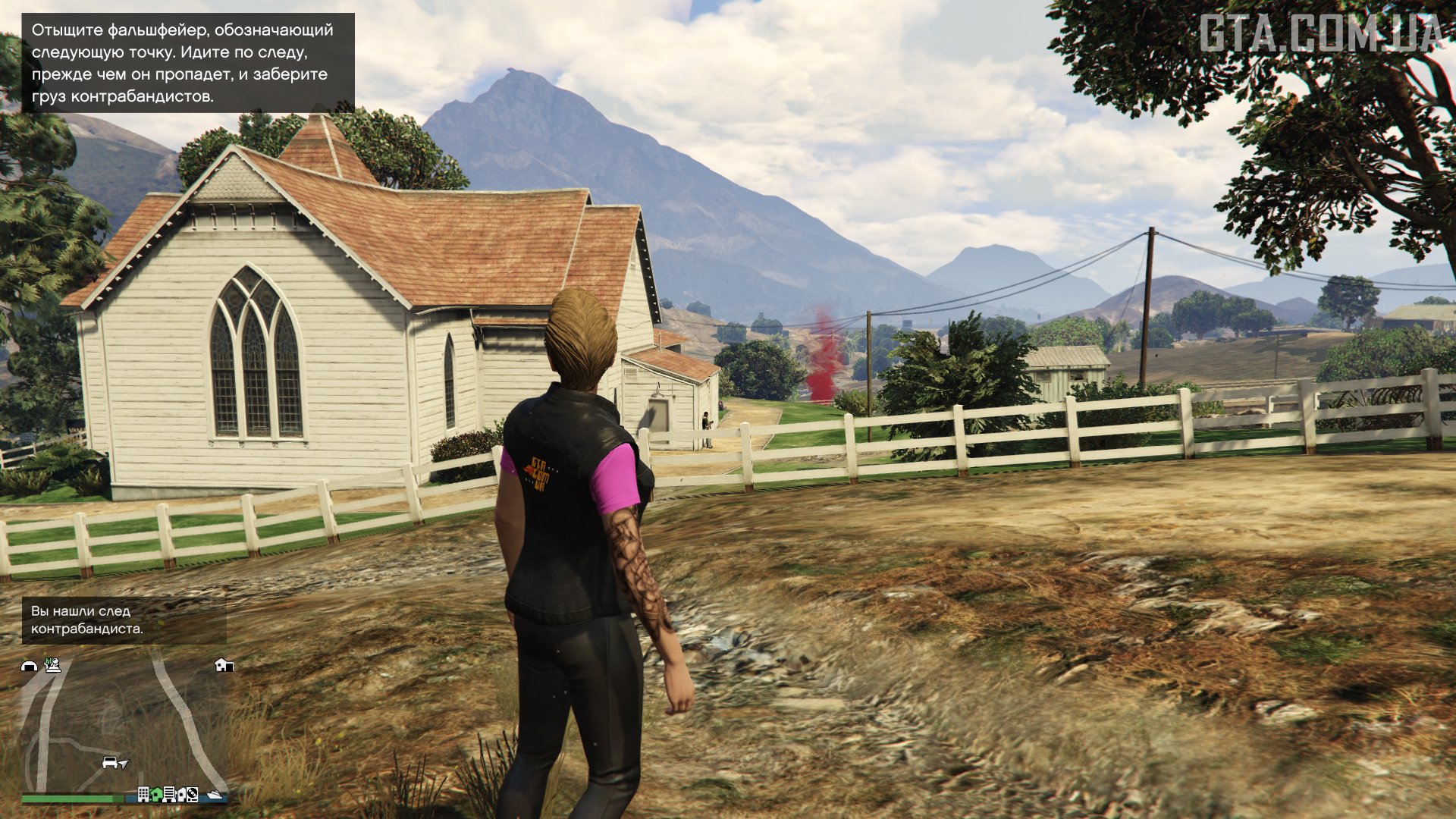Click the house with garage blip

pos(224,665)
